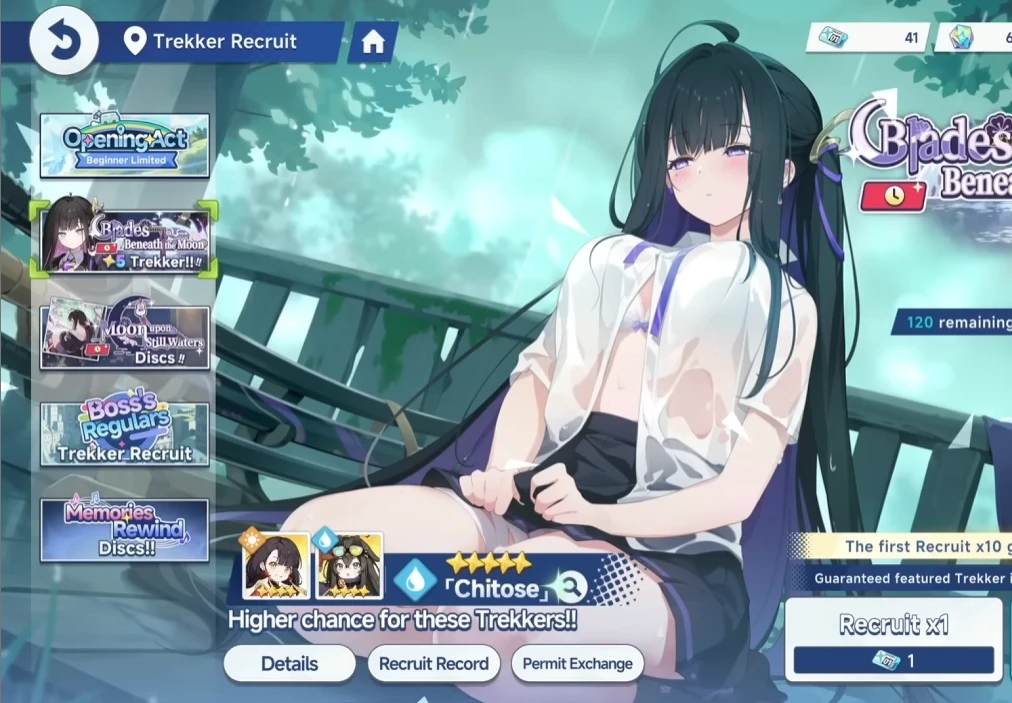Go back using the arrow button

pos(64,41)
